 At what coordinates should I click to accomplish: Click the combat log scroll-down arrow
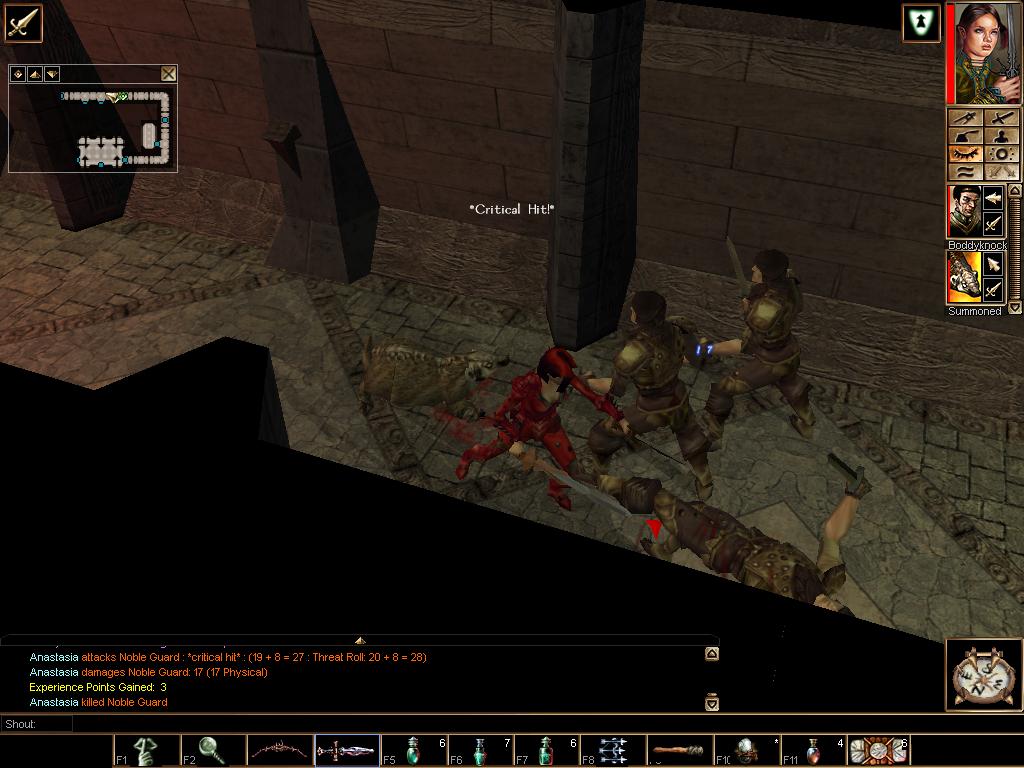(x=711, y=703)
